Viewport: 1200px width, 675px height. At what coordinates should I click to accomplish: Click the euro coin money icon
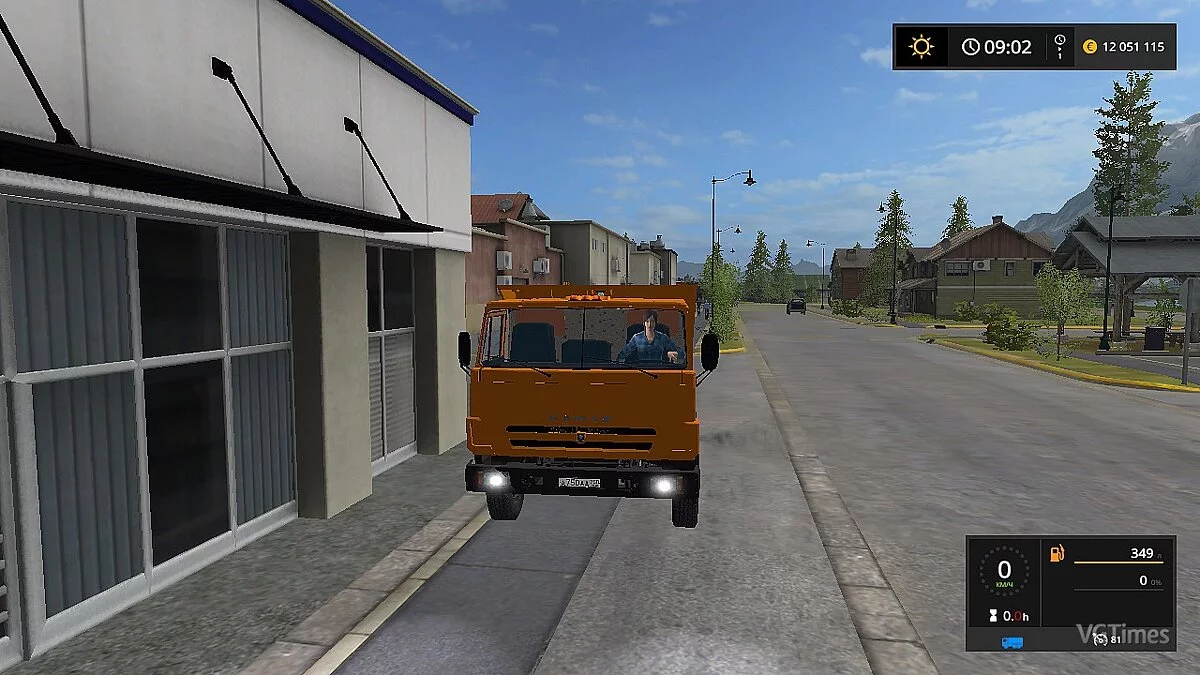[1090, 46]
